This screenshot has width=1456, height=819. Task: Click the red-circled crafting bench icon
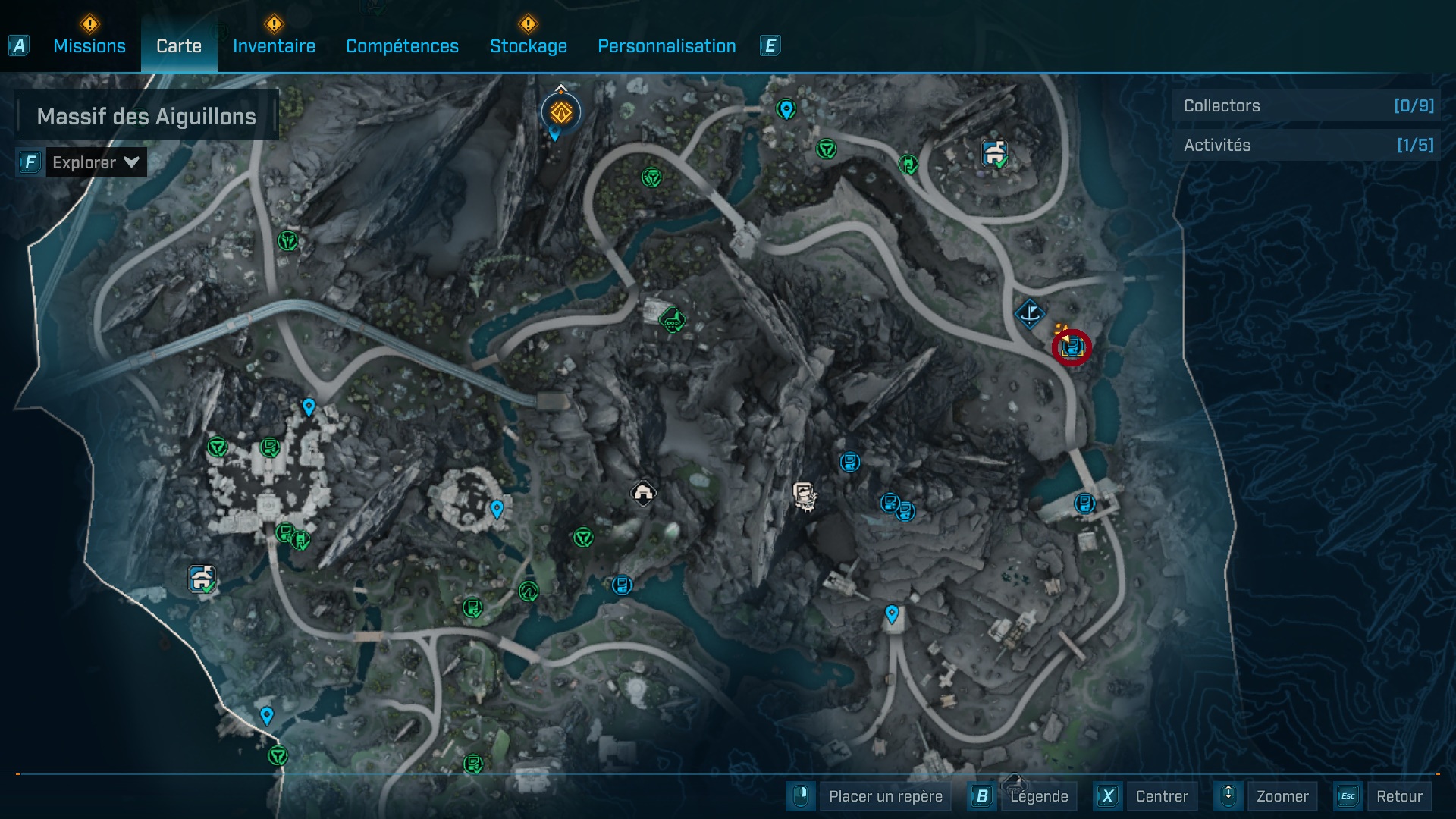(1073, 349)
